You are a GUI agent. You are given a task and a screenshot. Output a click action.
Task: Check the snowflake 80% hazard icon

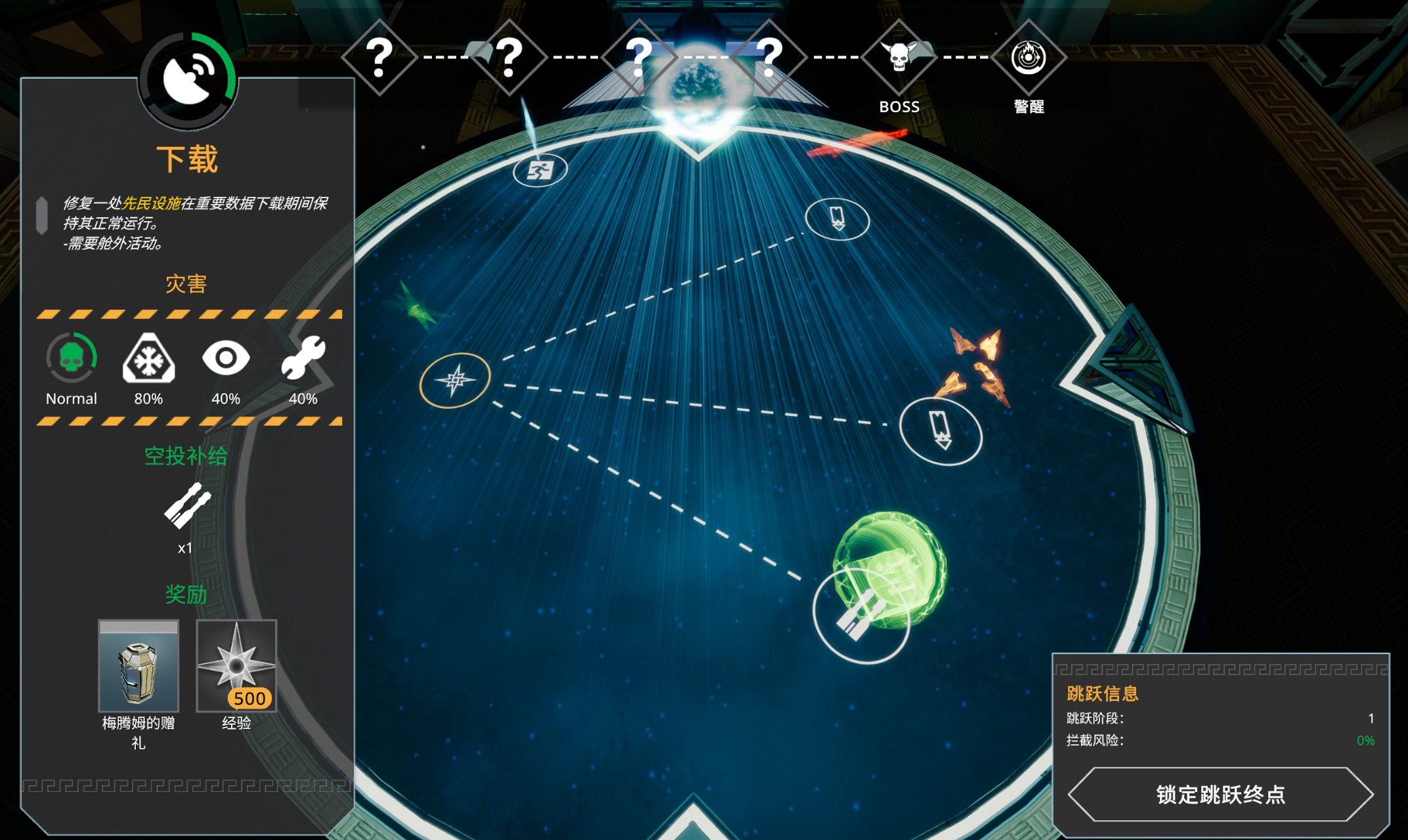[x=148, y=358]
